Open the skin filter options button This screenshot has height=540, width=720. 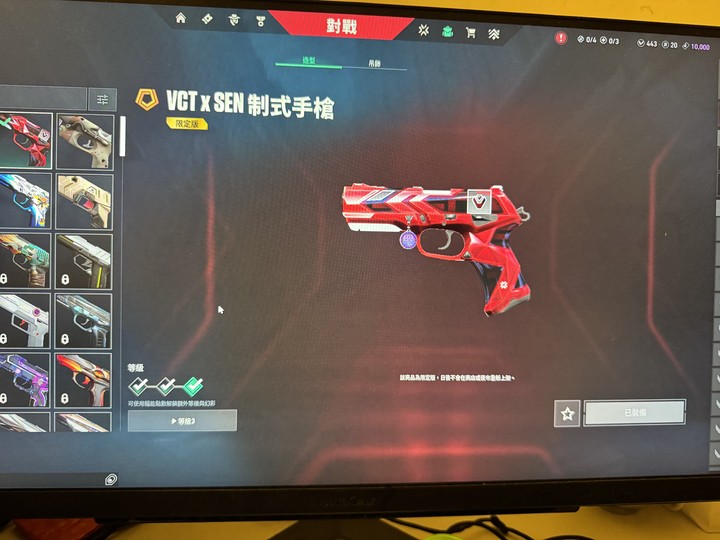tap(102, 99)
